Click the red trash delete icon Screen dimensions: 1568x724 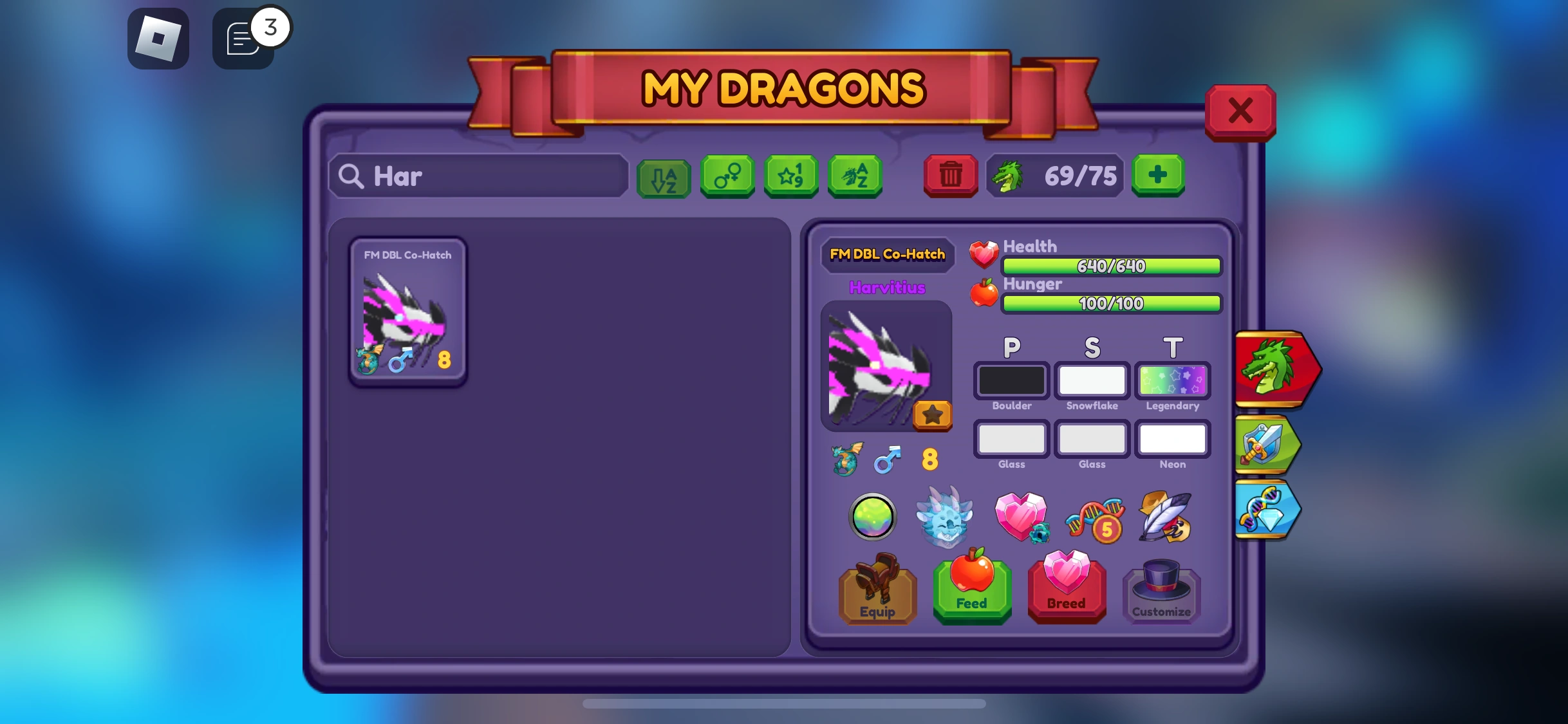tap(950, 176)
